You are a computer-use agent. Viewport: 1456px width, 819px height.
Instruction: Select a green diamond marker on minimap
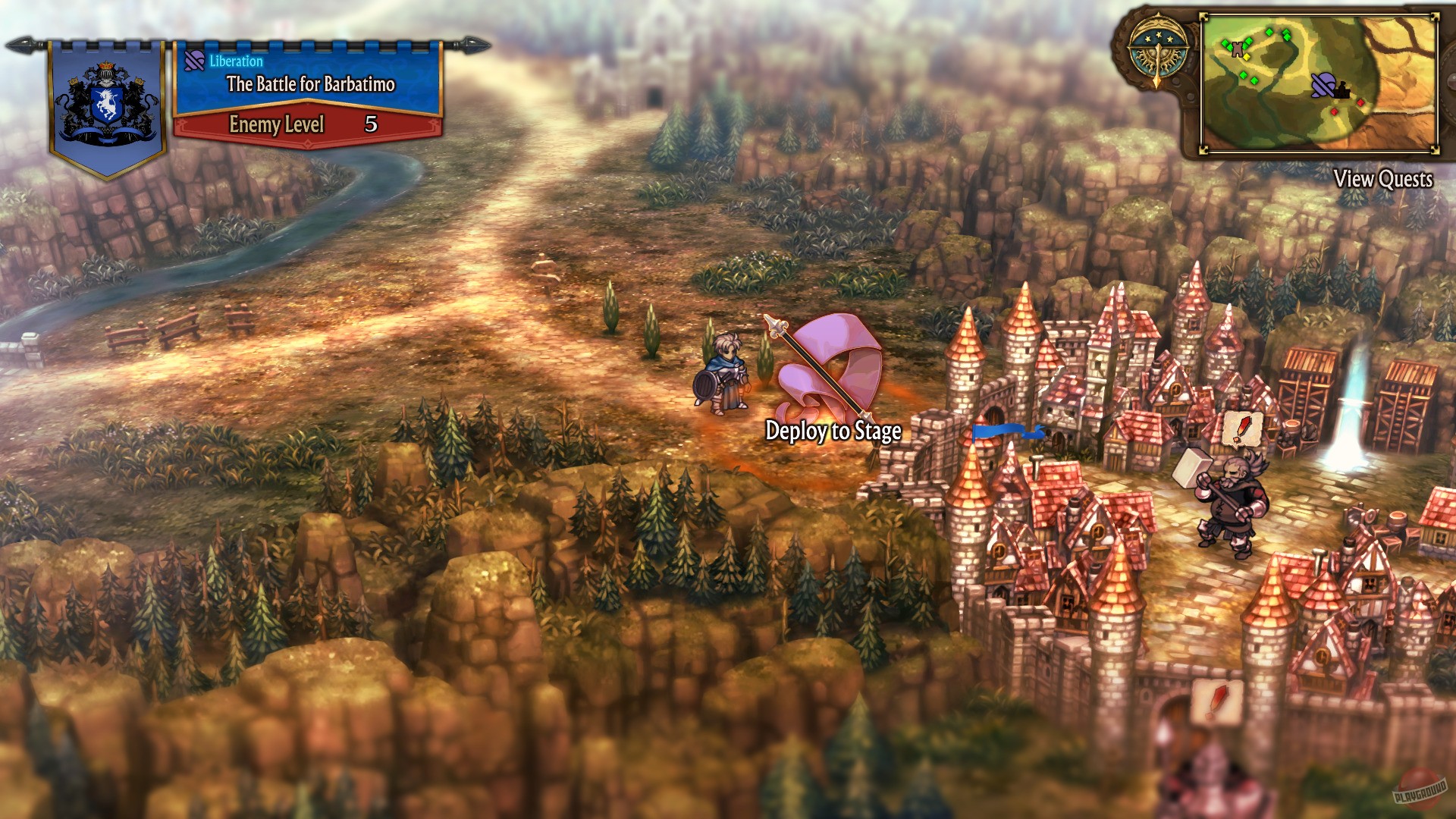click(1269, 32)
